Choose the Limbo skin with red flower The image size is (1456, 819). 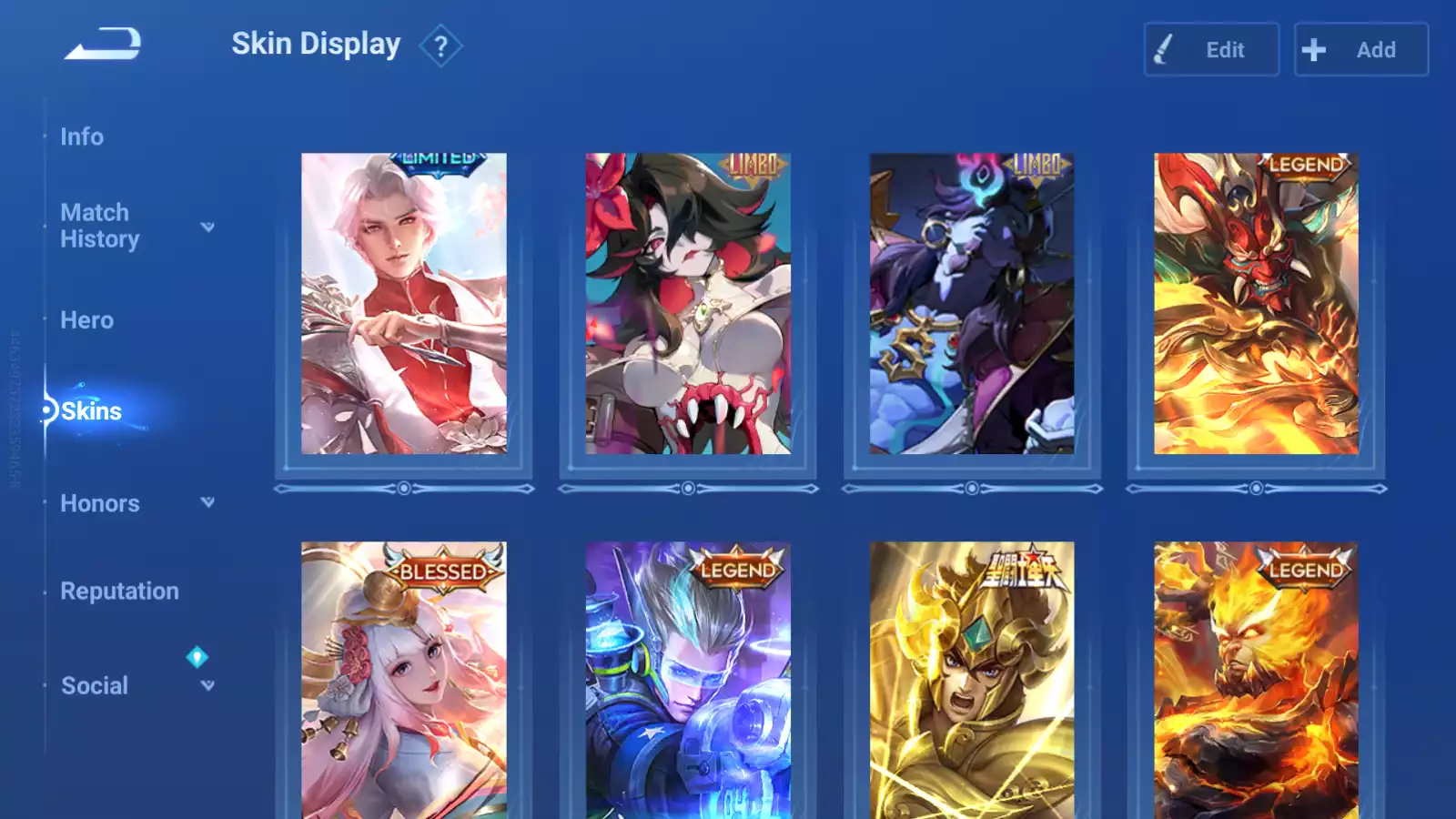tap(688, 303)
